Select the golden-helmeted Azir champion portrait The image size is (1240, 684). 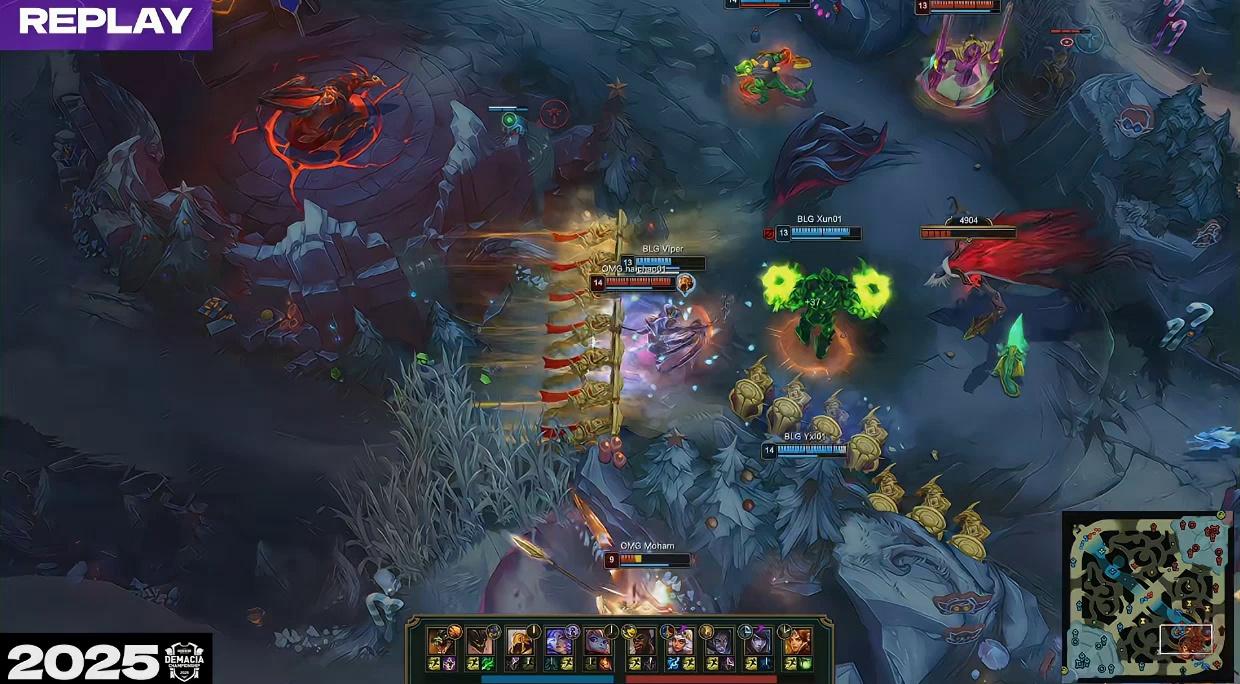(519, 641)
